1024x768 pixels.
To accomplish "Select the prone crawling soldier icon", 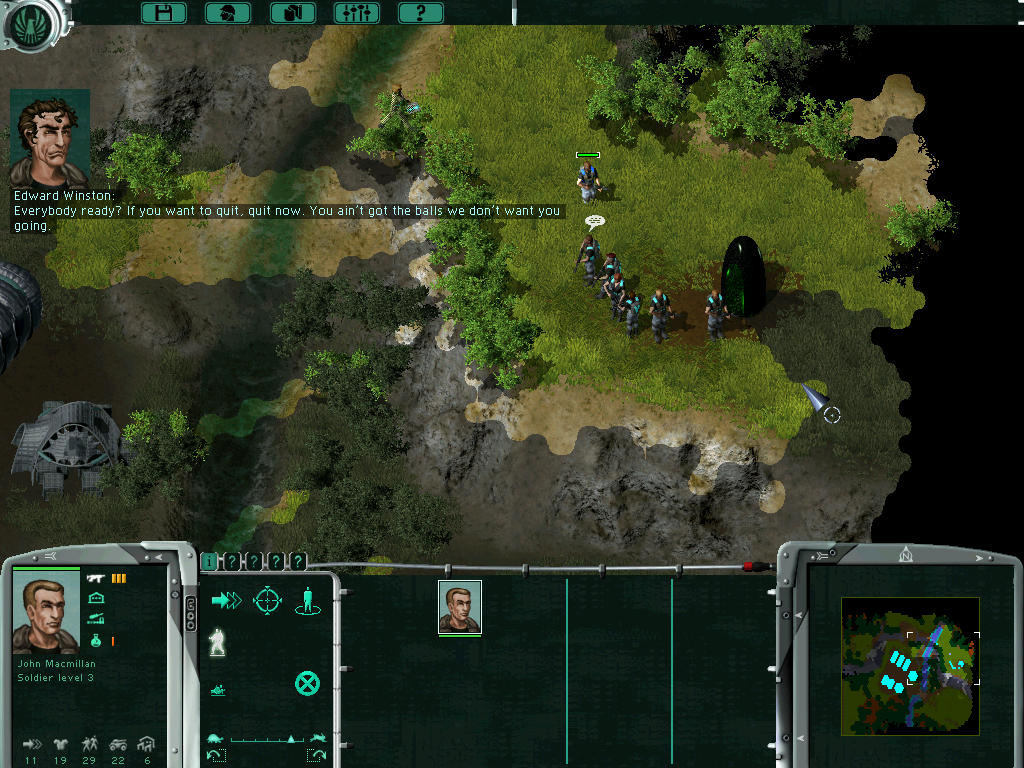I will click(217, 689).
